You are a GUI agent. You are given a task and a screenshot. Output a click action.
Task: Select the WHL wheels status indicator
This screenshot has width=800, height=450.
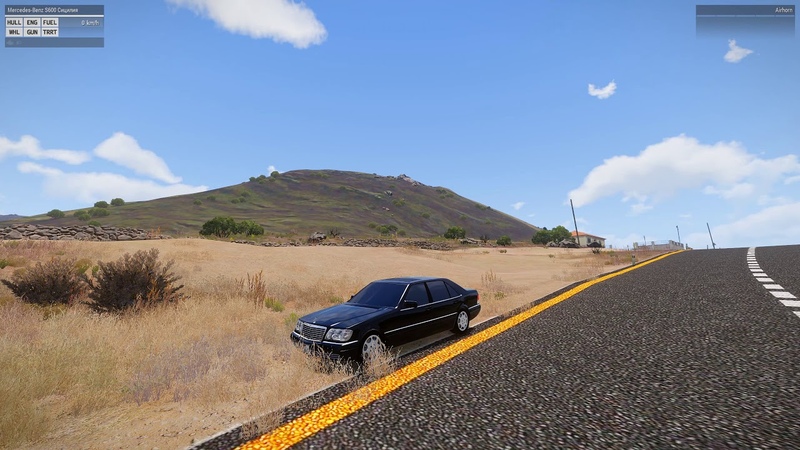pyautogui.click(x=14, y=32)
